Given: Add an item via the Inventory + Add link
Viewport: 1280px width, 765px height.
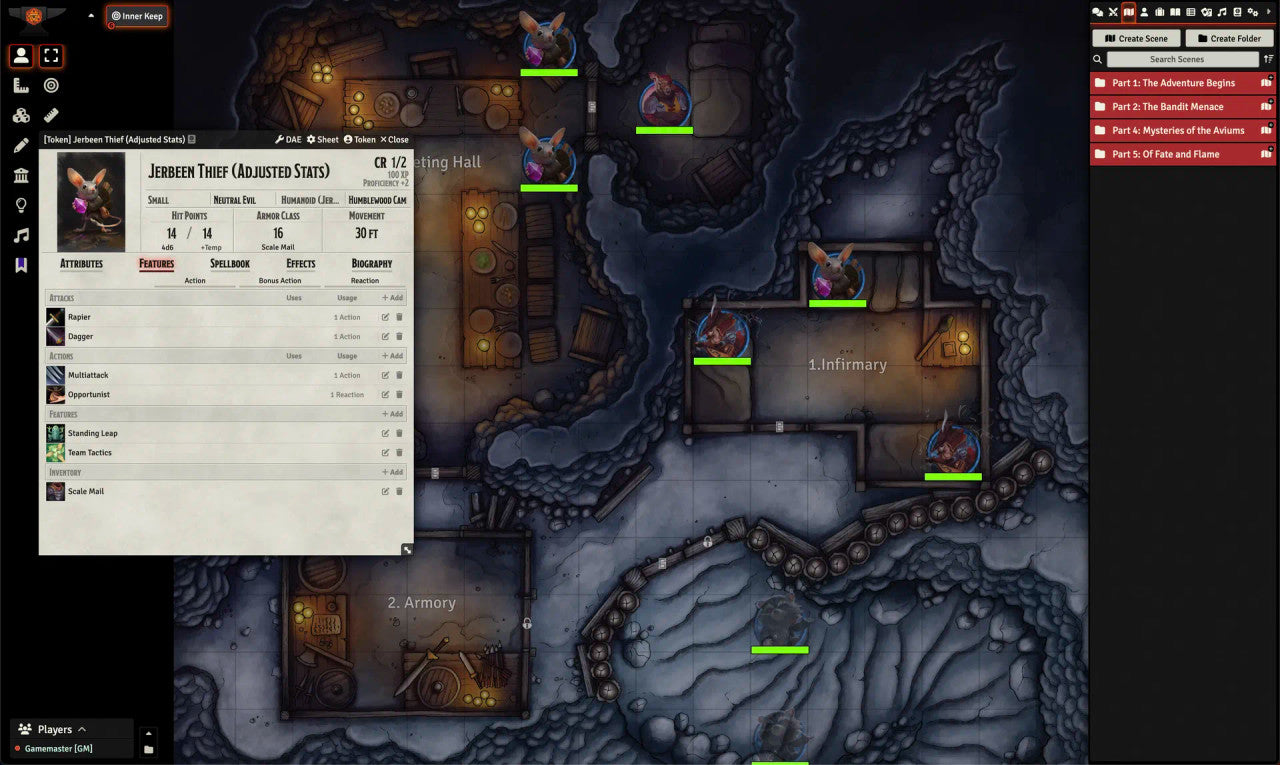Looking at the screenshot, I should click(x=391, y=472).
